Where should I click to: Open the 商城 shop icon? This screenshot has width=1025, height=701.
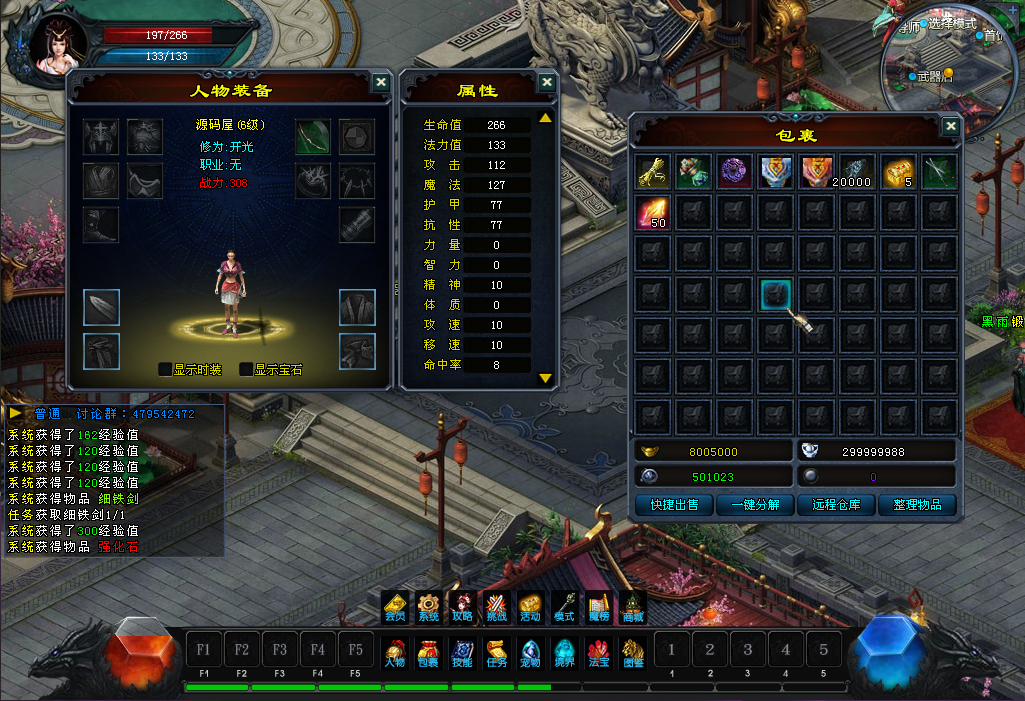[633, 606]
